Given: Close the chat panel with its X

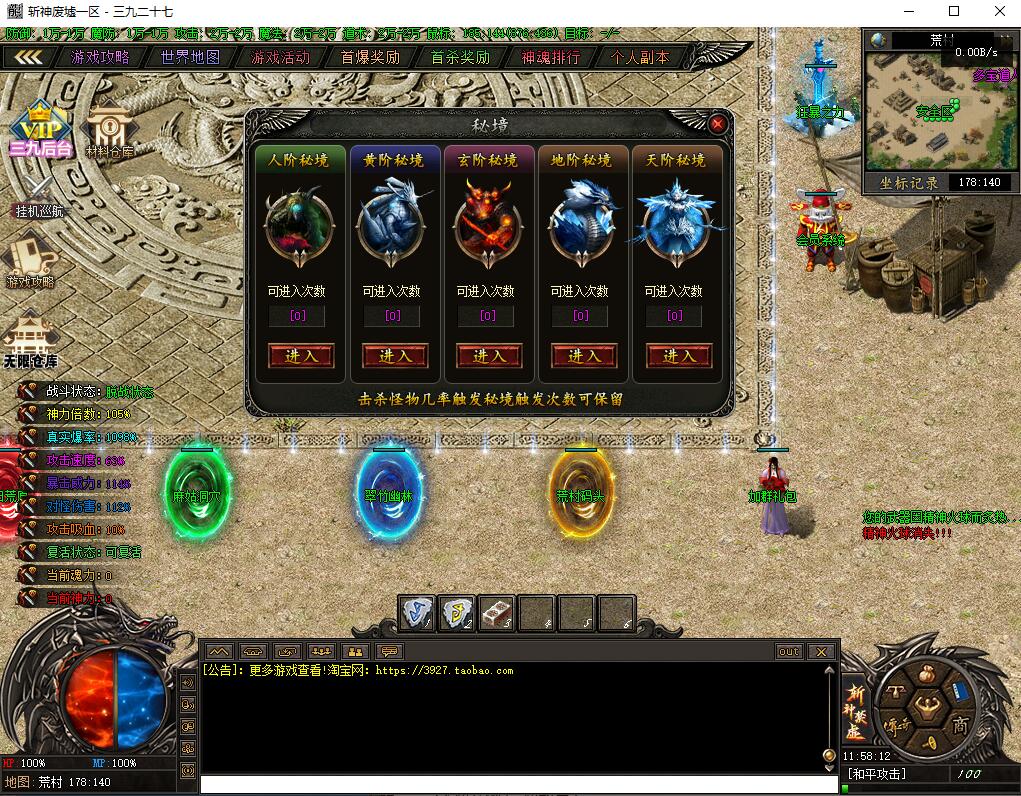Looking at the screenshot, I should pyautogui.click(x=821, y=652).
